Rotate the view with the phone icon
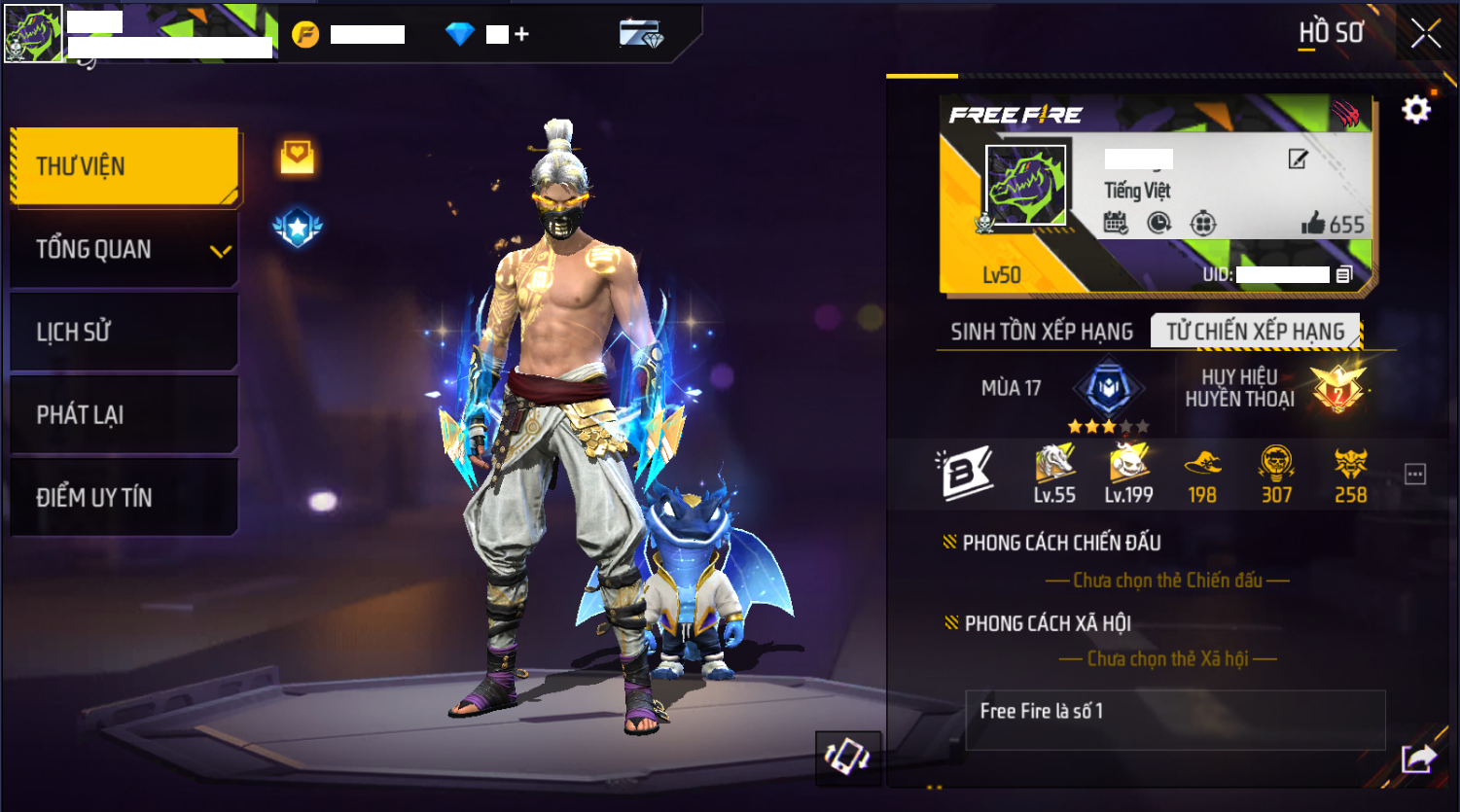 point(847,757)
